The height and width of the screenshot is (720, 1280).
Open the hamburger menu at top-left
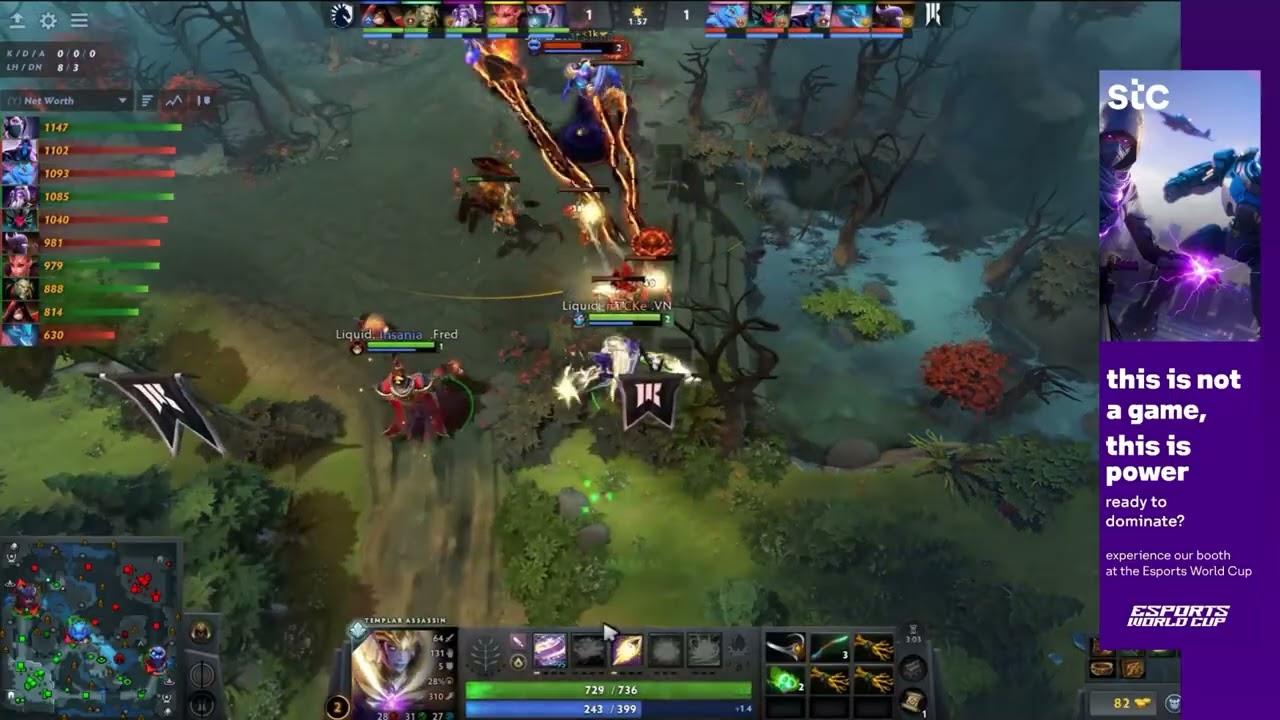coord(78,20)
